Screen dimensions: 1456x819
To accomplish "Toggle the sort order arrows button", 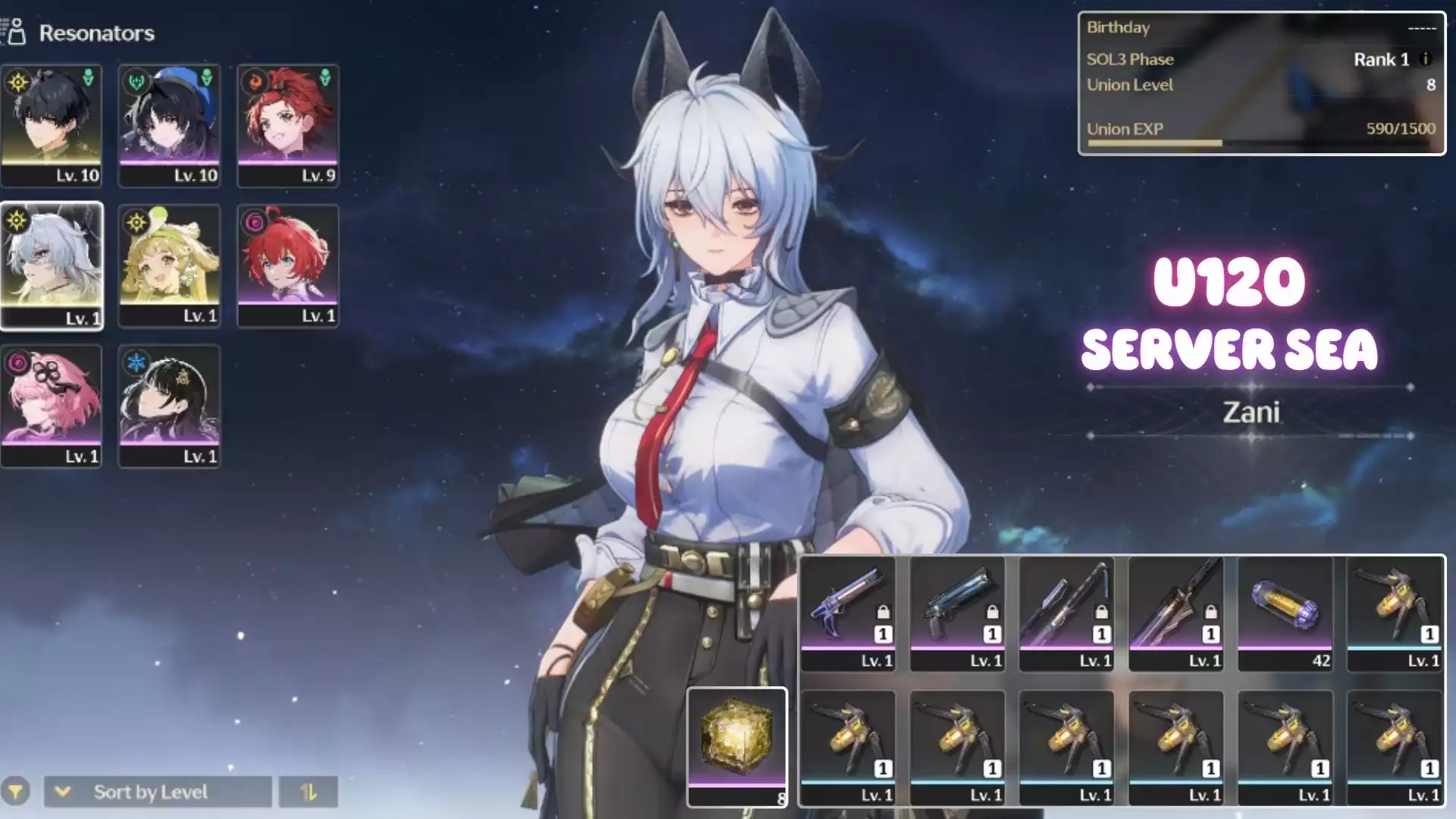I will click(308, 792).
